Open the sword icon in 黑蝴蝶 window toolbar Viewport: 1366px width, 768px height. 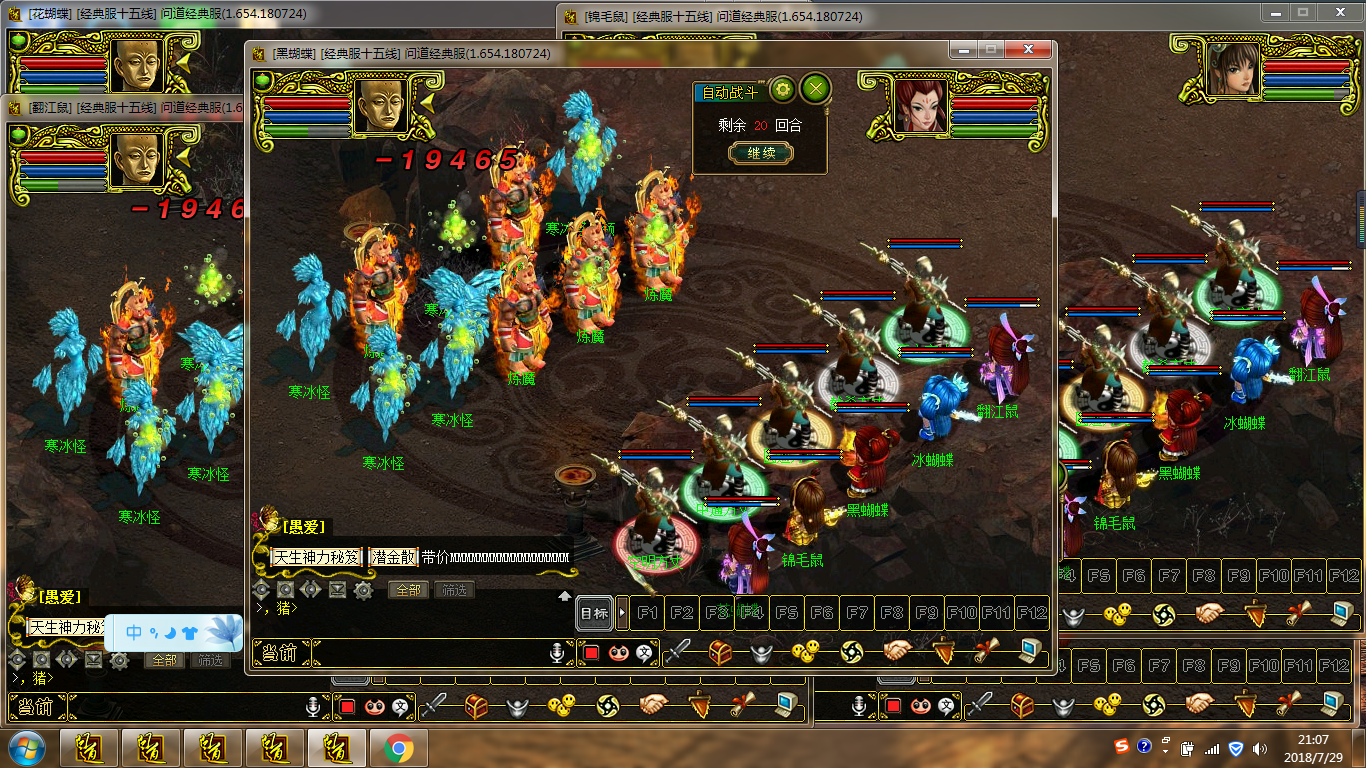coord(678,652)
